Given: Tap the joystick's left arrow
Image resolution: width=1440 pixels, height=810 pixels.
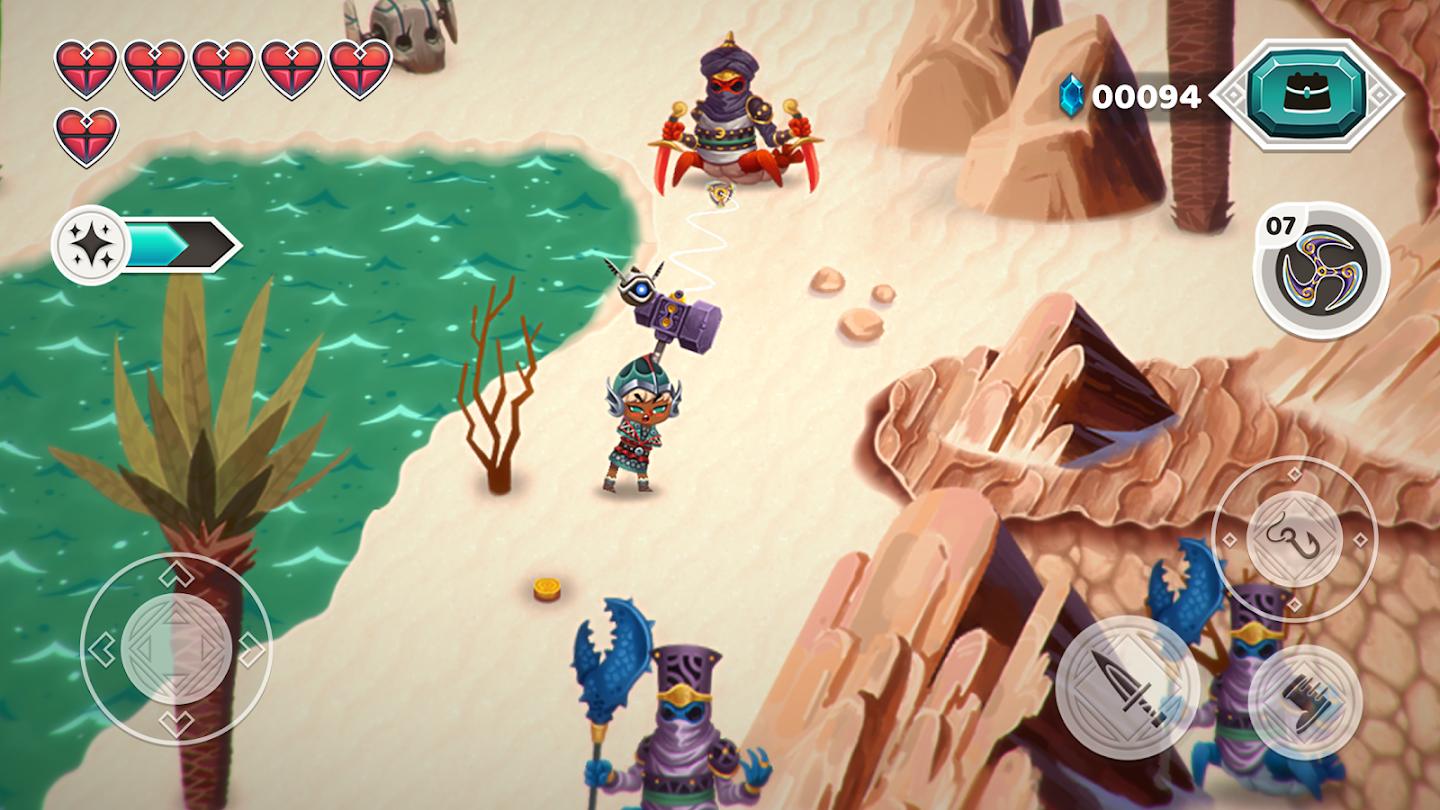Looking at the screenshot, I should click(102, 650).
